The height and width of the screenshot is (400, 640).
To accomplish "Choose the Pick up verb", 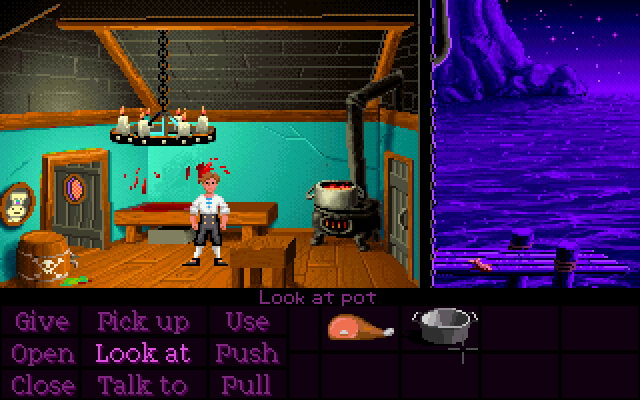I will [143, 322].
